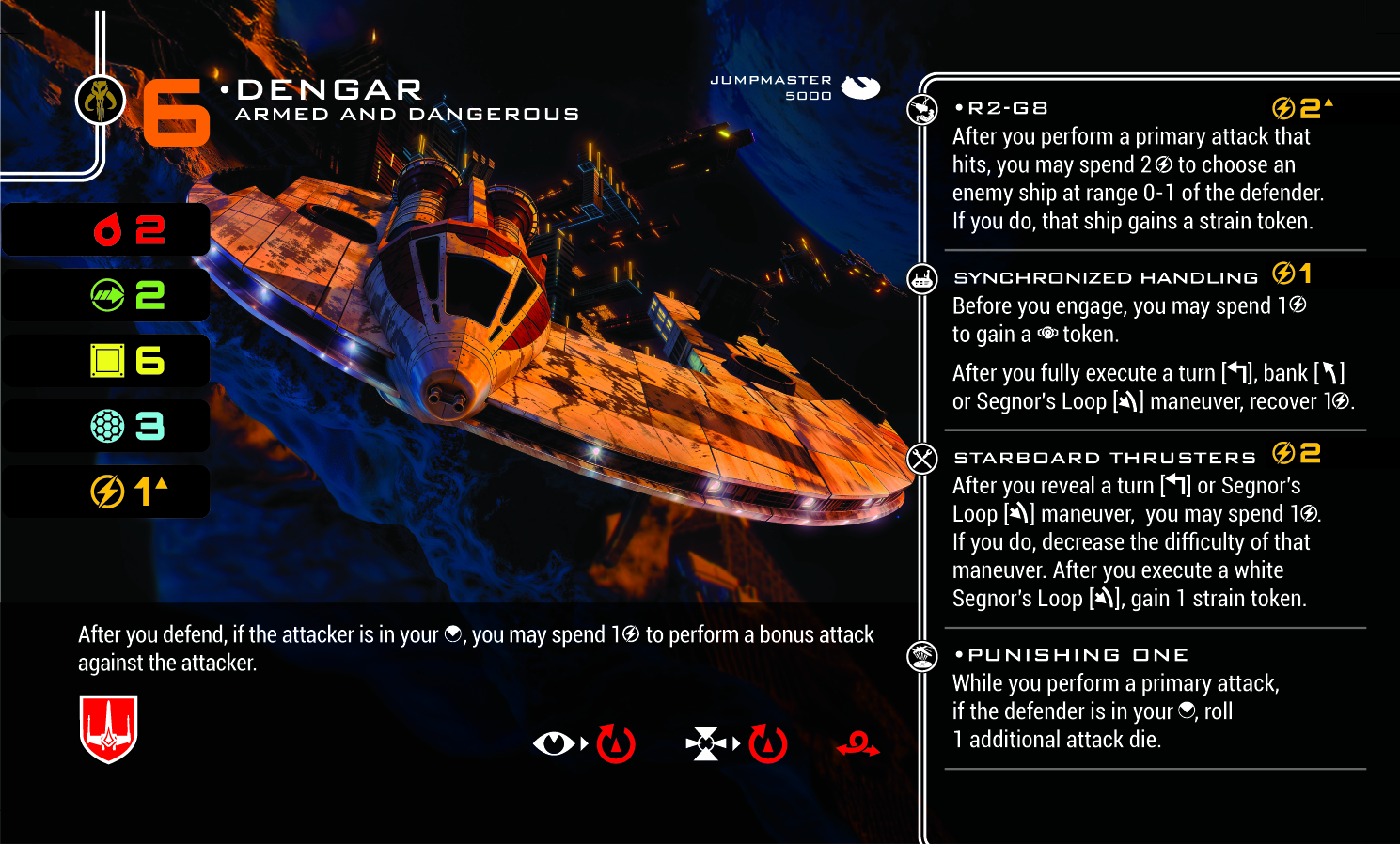
Task: Choose the Starboard Thrusters modification
Action: [1105, 458]
